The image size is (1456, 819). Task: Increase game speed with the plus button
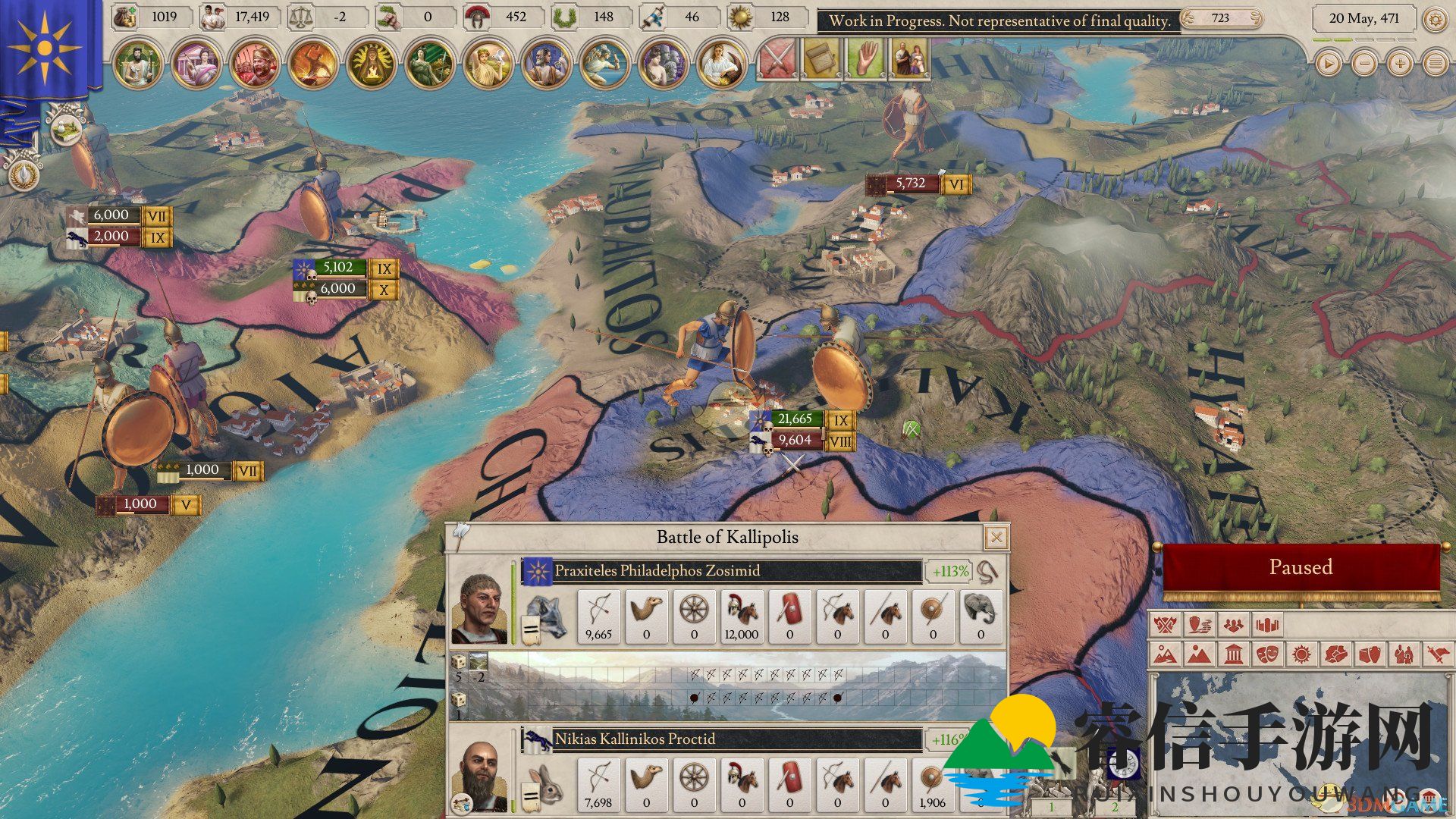1399,64
